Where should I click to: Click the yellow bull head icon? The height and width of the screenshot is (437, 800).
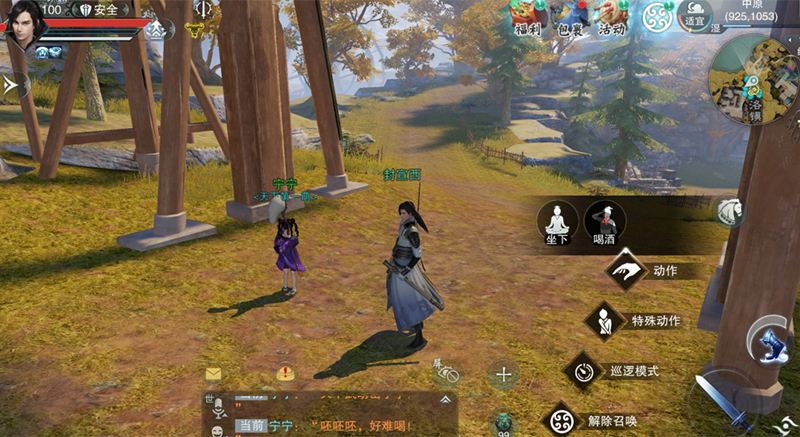coord(192,31)
